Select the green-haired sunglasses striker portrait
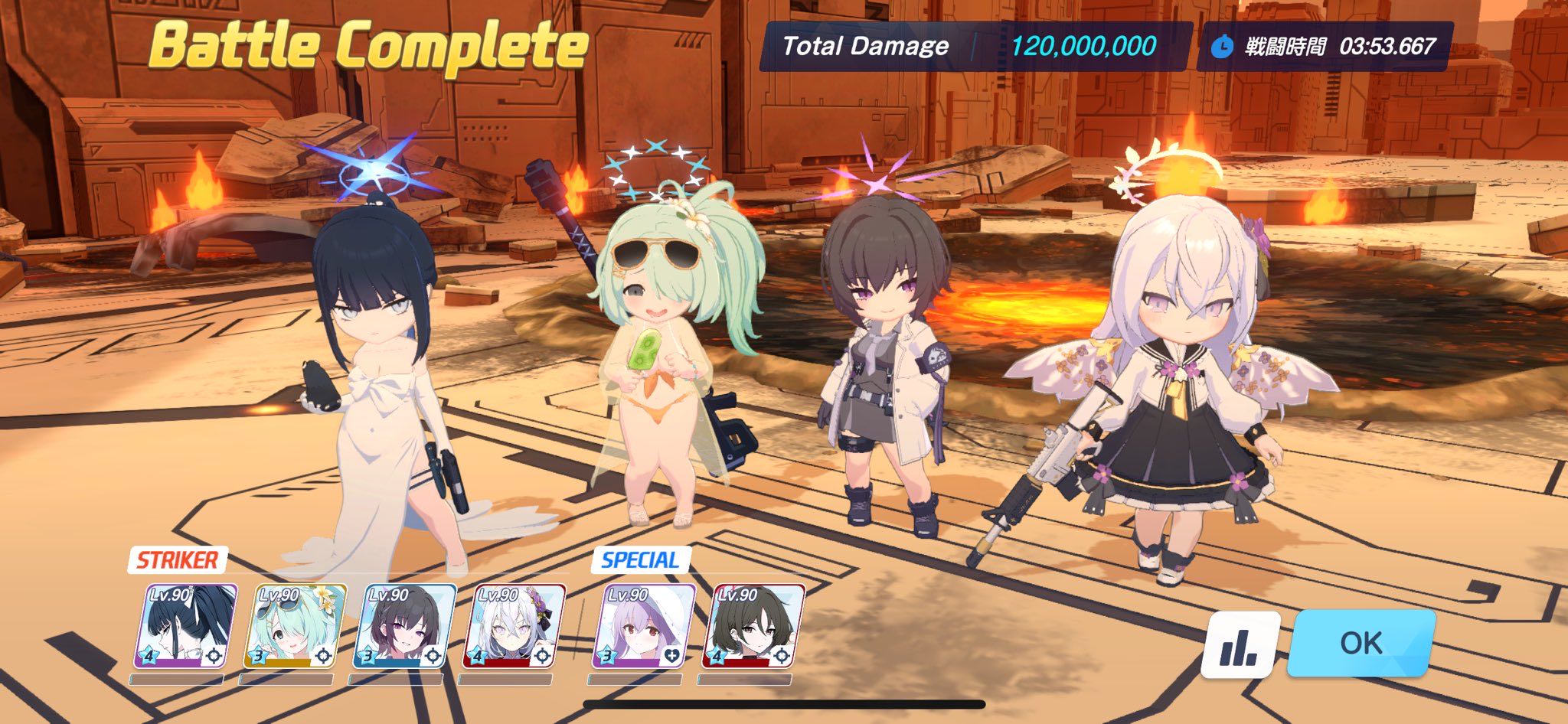 (296, 625)
